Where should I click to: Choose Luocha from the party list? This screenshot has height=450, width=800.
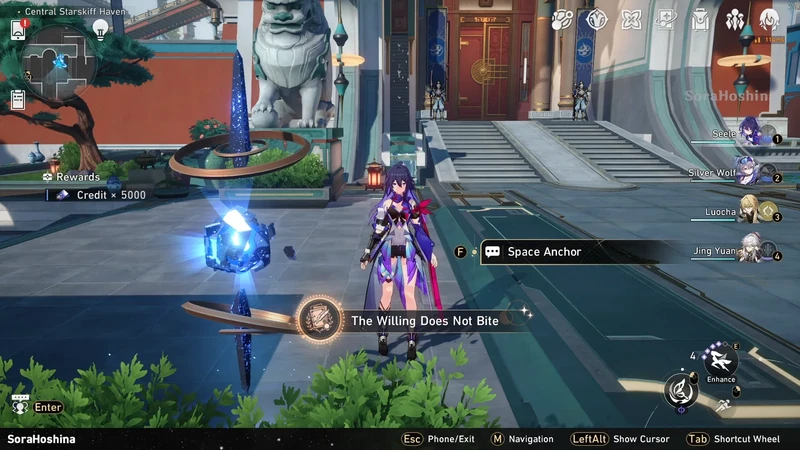[x=748, y=210]
